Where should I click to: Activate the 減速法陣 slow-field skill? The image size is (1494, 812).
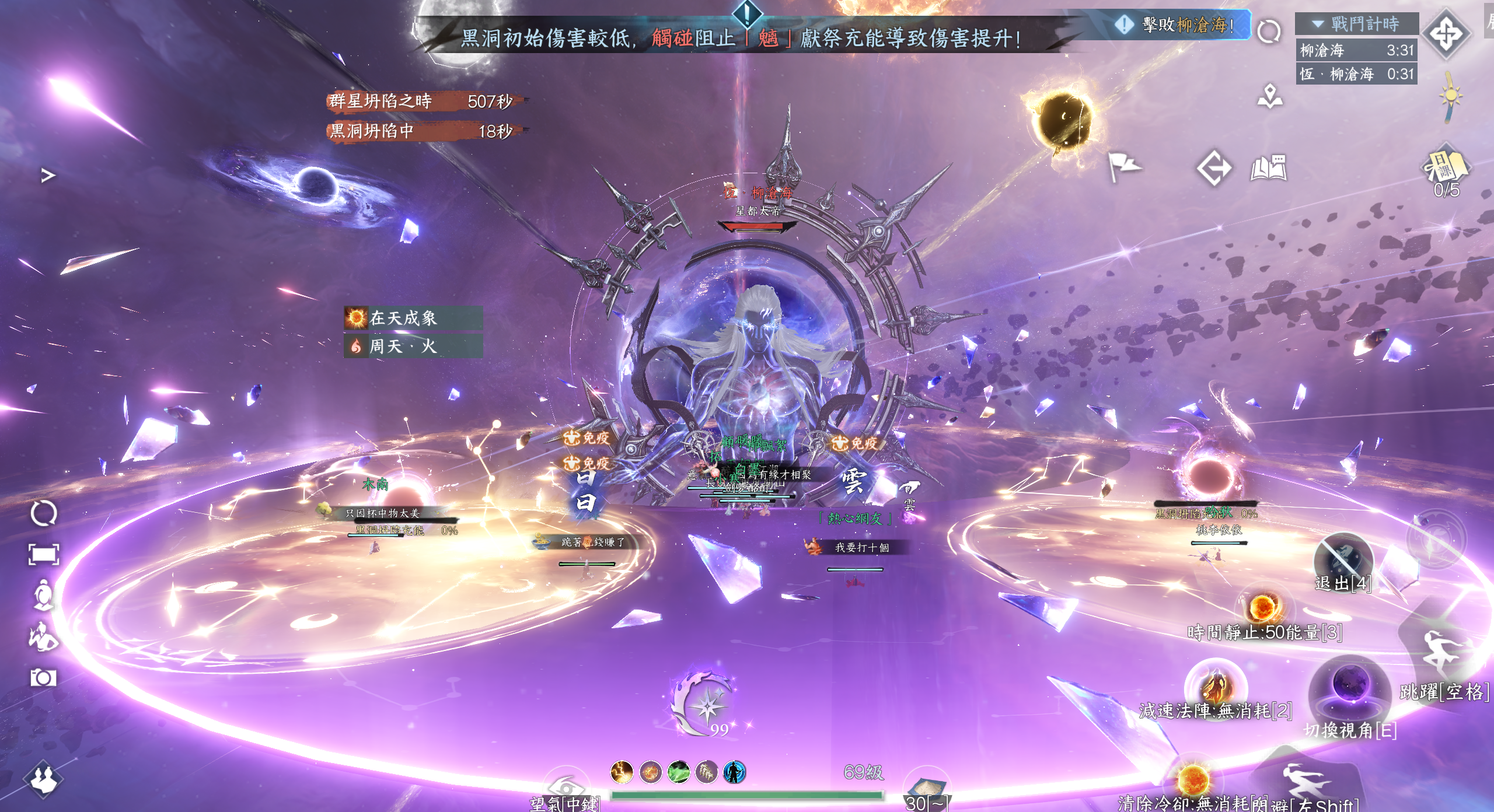(x=1216, y=687)
